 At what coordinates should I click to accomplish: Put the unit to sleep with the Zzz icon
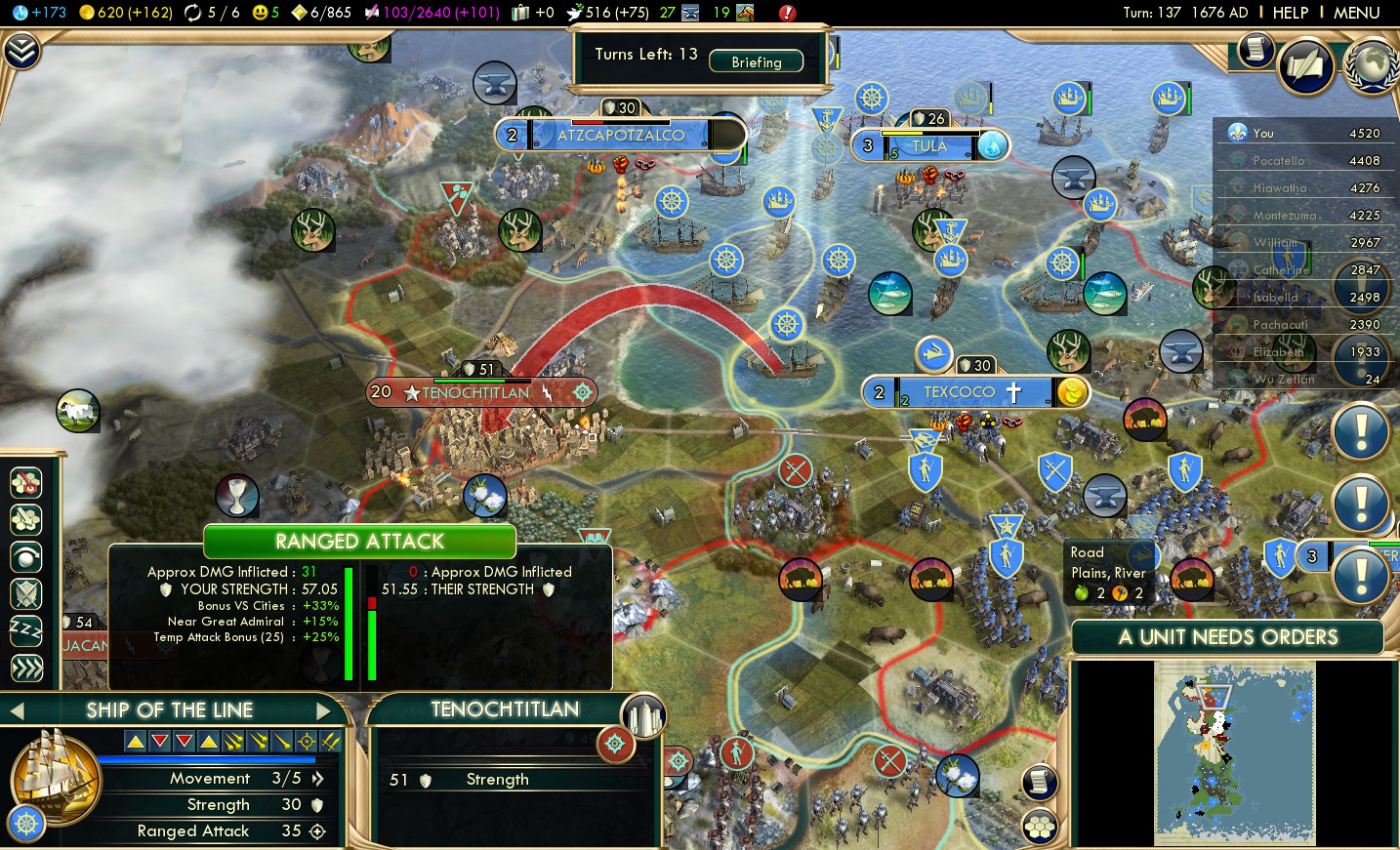26,630
